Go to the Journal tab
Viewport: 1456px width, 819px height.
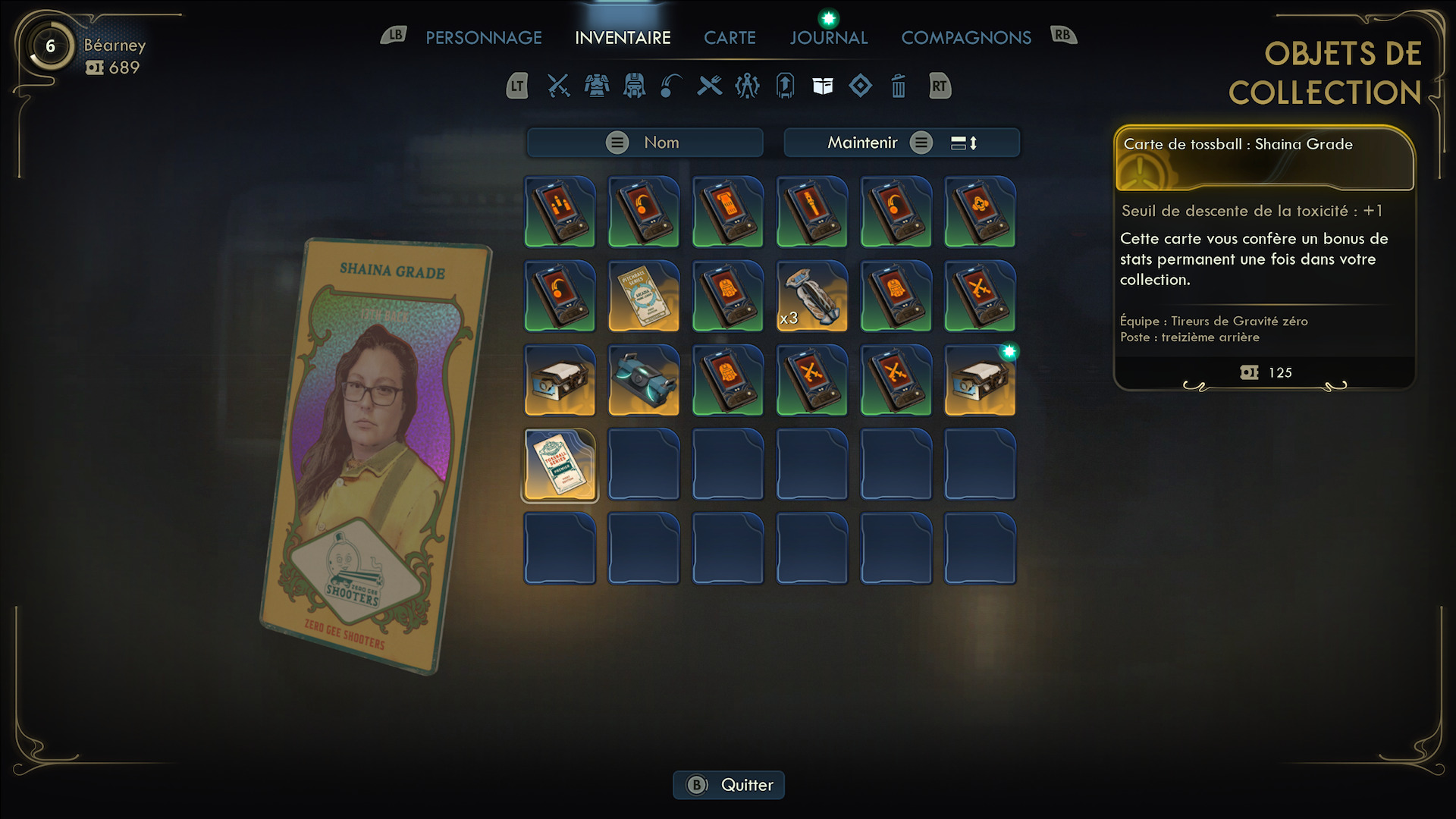[828, 38]
